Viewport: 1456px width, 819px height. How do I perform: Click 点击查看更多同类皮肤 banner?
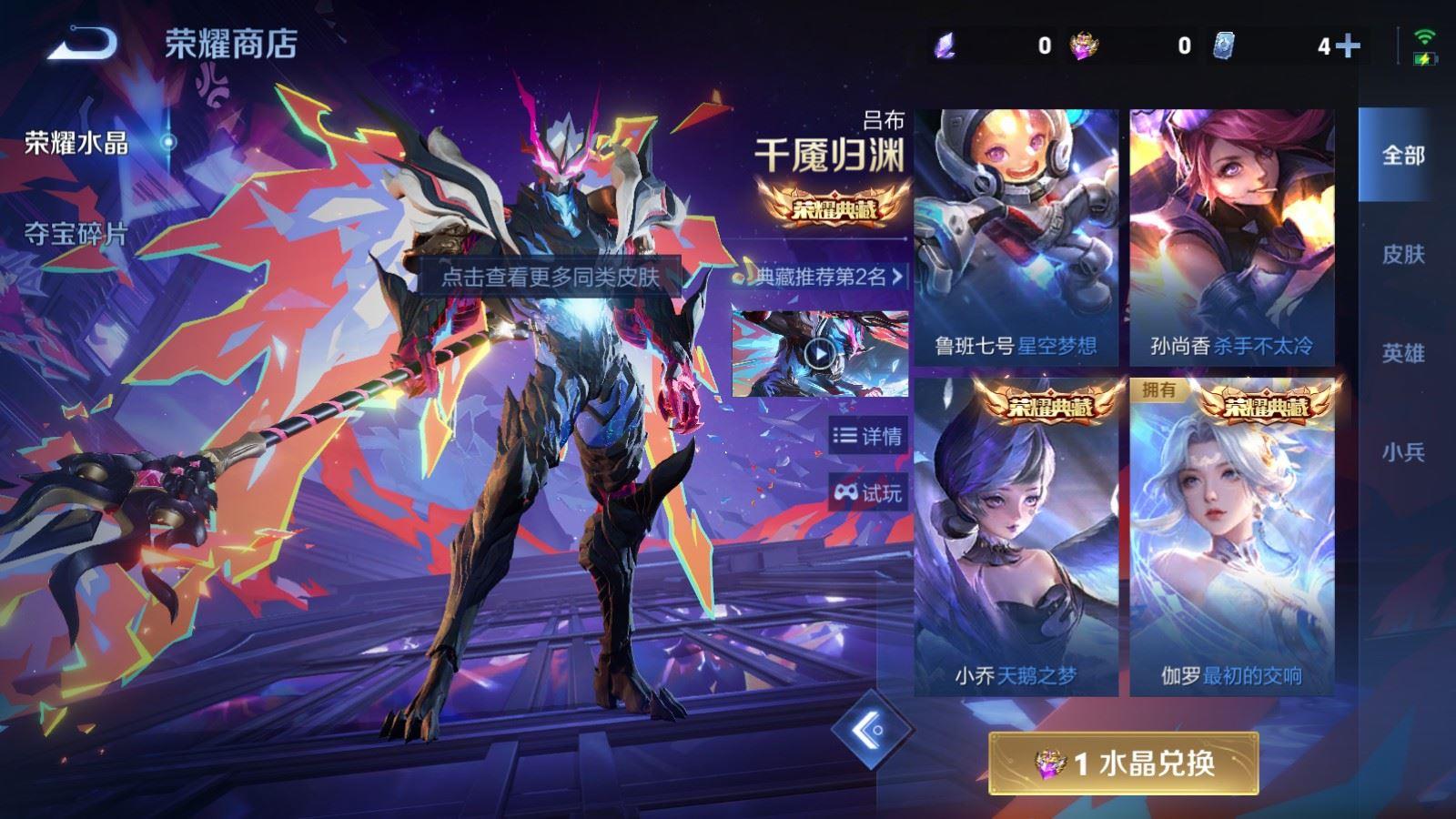point(550,277)
